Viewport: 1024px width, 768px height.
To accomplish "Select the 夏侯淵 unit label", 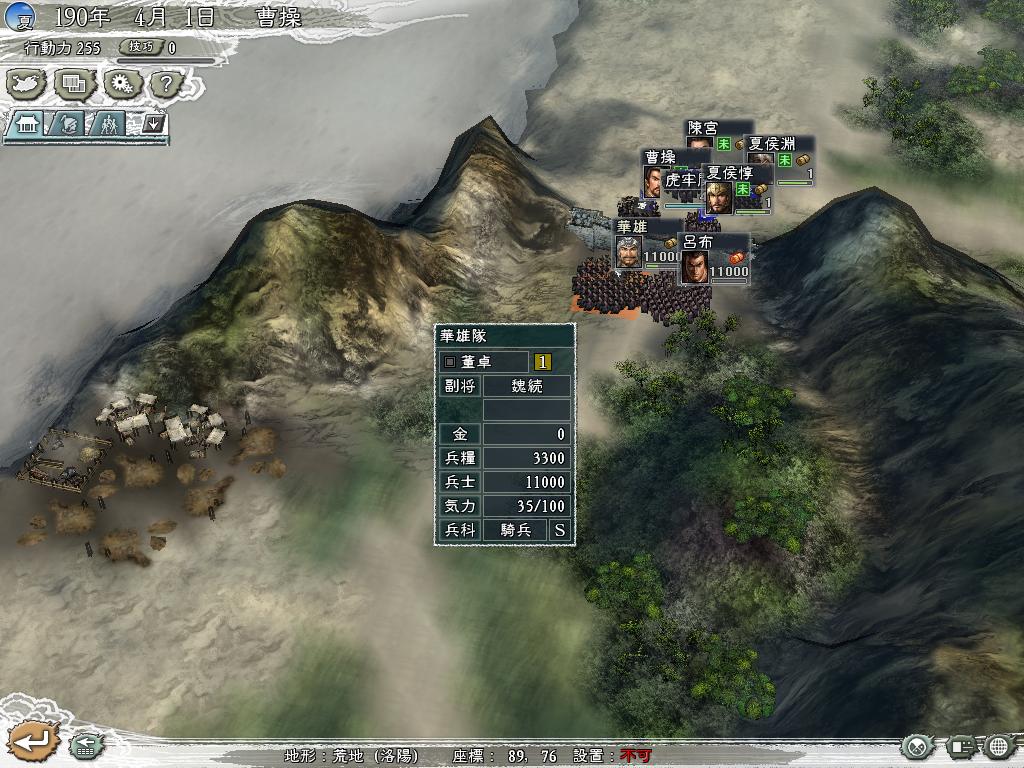I will [x=770, y=143].
